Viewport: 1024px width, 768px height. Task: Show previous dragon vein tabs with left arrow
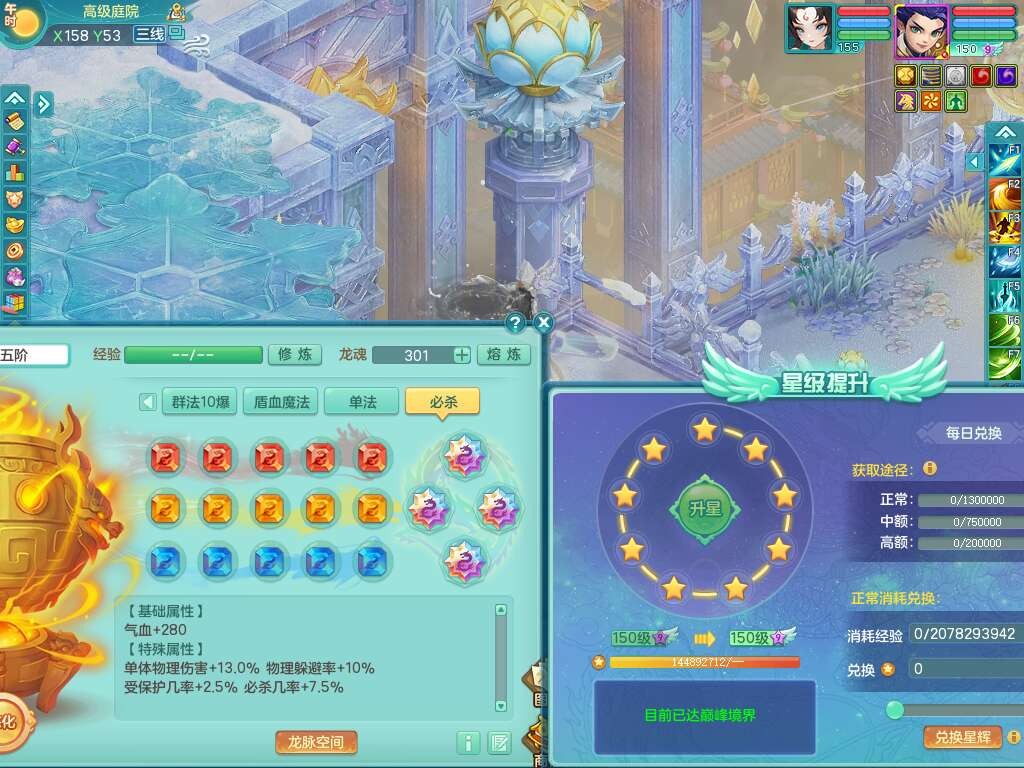pos(148,402)
